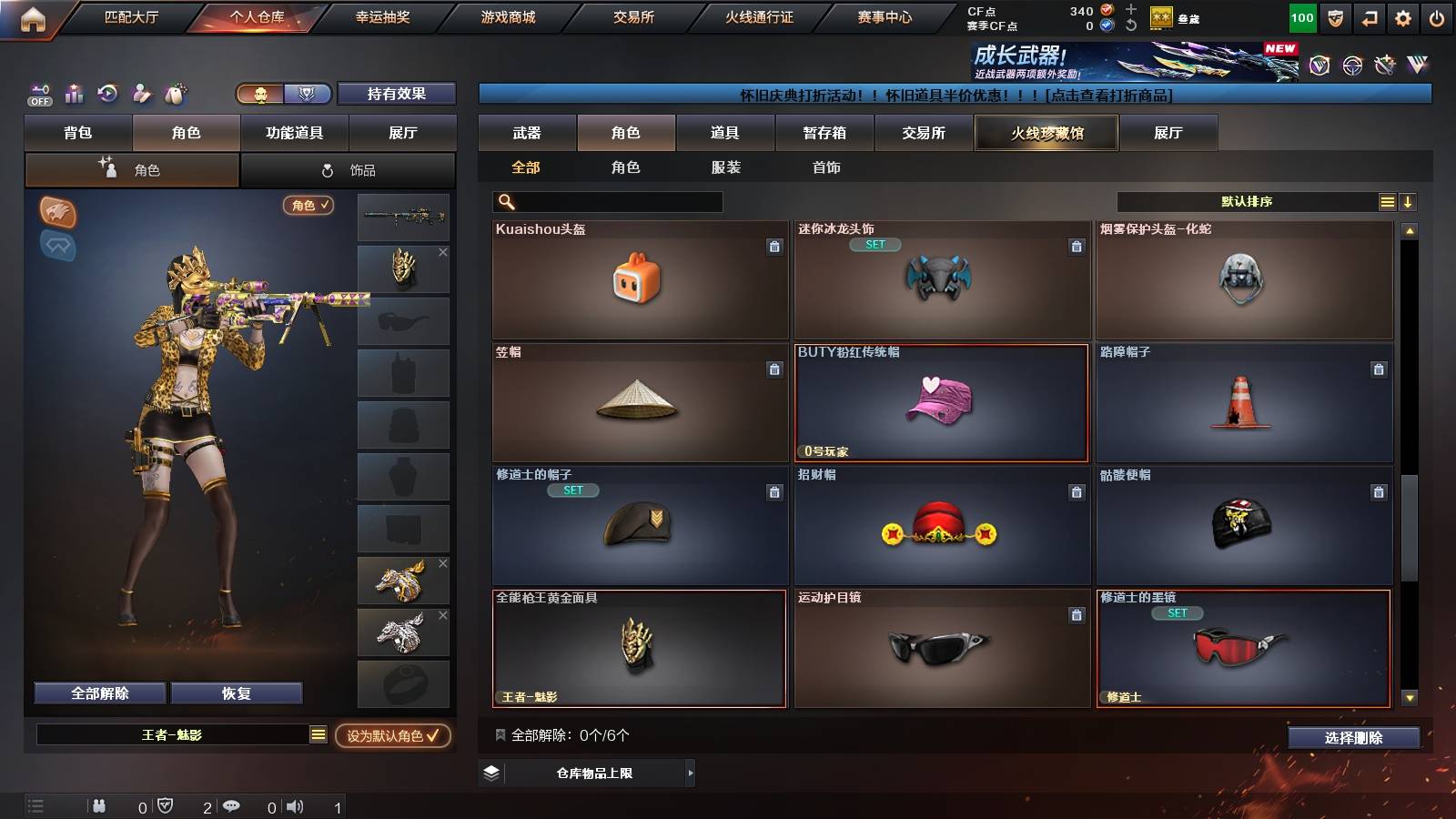Click the 全部解除 button
The height and width of the screenshot is (819, 1456).
pos(98,693)
